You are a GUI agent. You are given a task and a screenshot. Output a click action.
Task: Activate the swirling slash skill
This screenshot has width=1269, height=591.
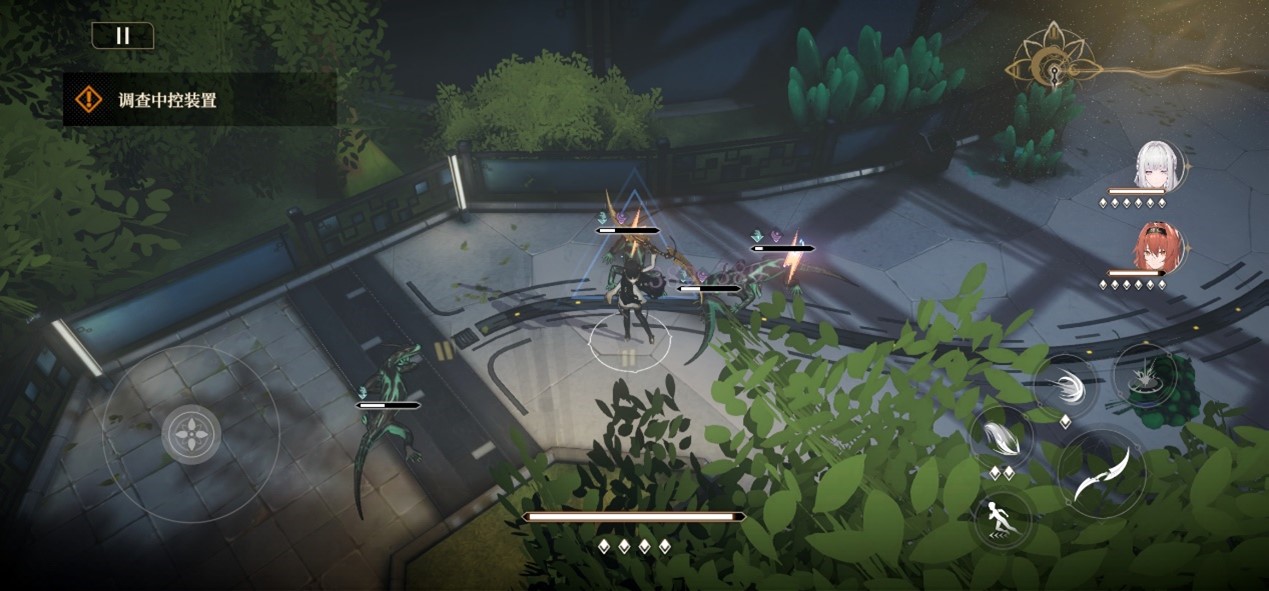coord(1065,385)
